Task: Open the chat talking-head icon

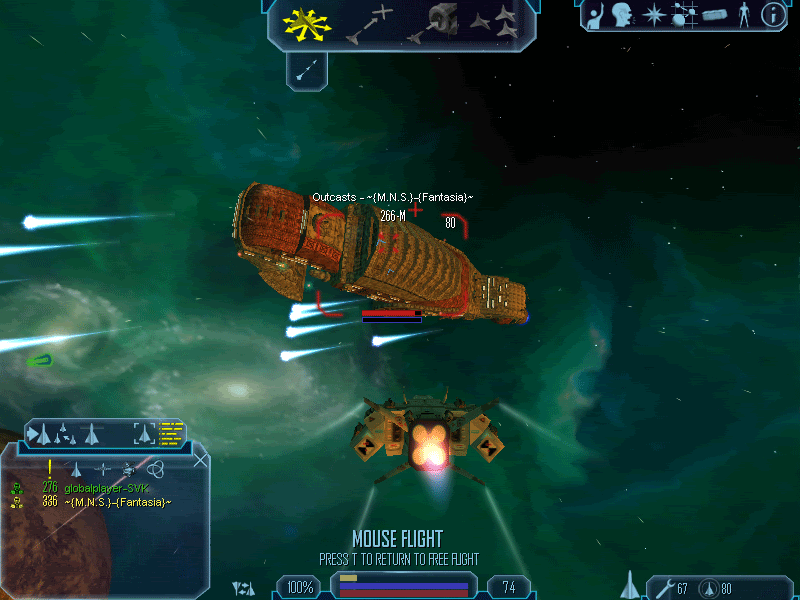Action: coord(624,15)
